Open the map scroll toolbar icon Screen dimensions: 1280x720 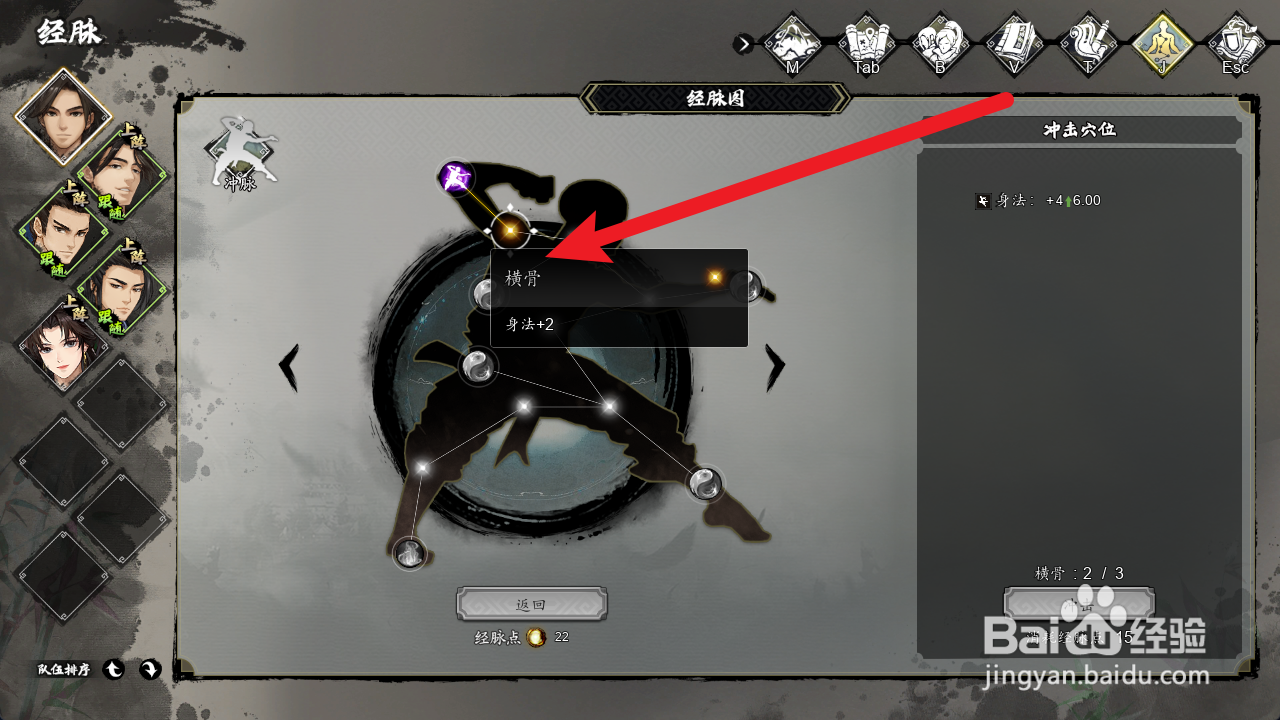click(867, 43)
